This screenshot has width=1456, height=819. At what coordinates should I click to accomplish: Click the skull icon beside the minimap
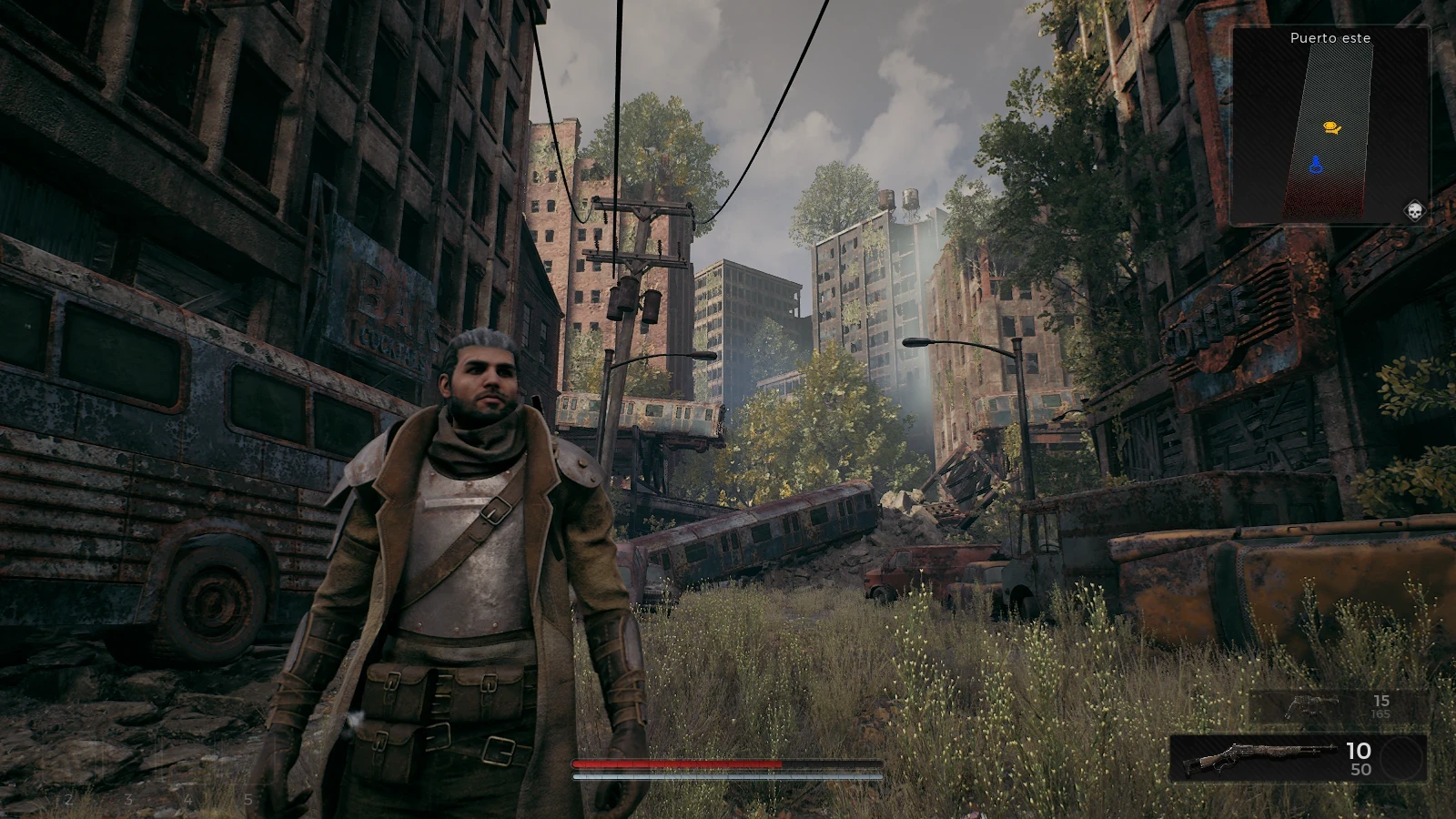pos(1414,211)
